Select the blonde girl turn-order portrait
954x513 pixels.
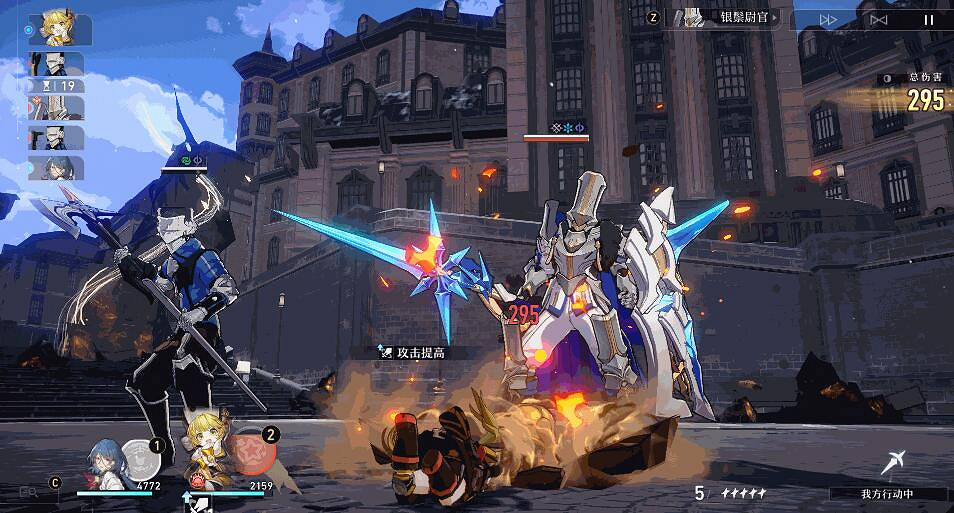tap(64, 29)
